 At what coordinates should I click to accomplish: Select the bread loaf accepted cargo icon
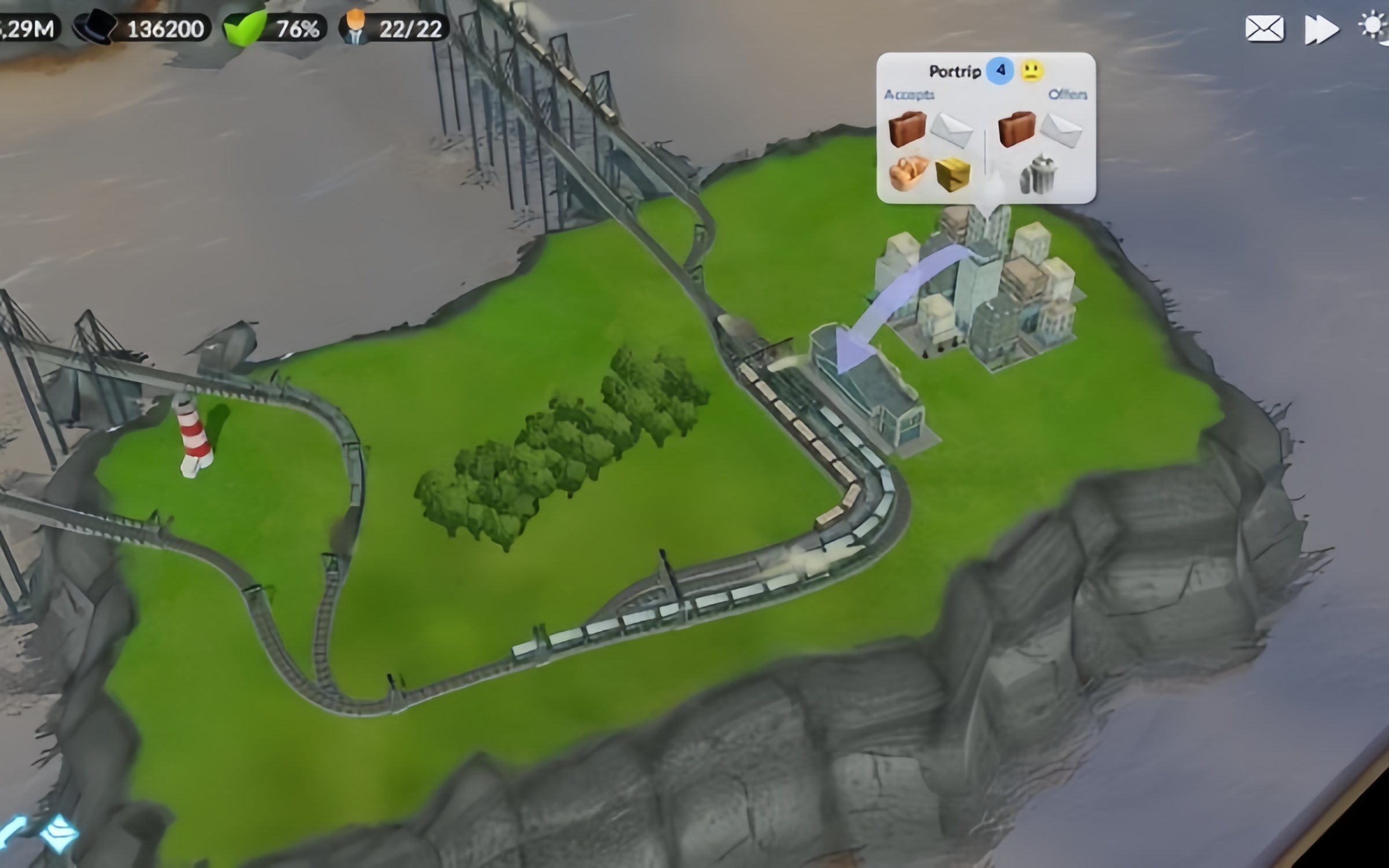tap(908, 172)
